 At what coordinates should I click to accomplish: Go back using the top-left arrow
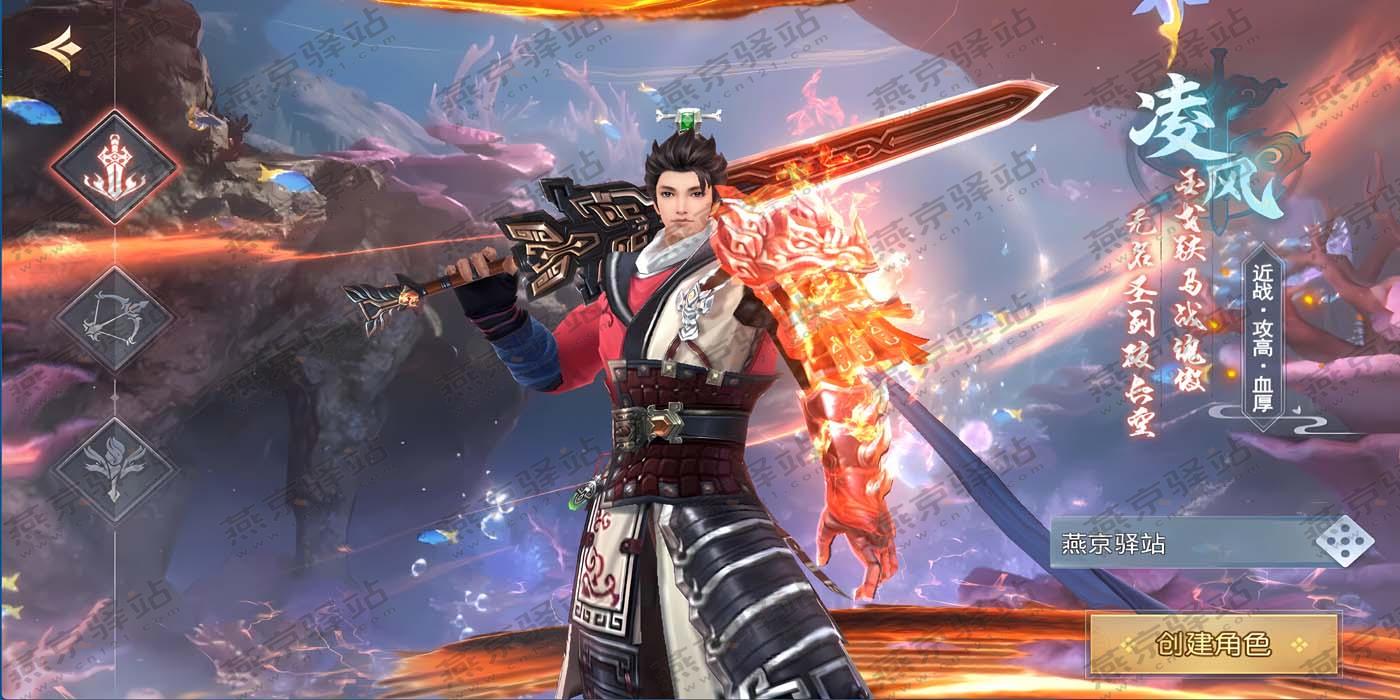point(55,48)
